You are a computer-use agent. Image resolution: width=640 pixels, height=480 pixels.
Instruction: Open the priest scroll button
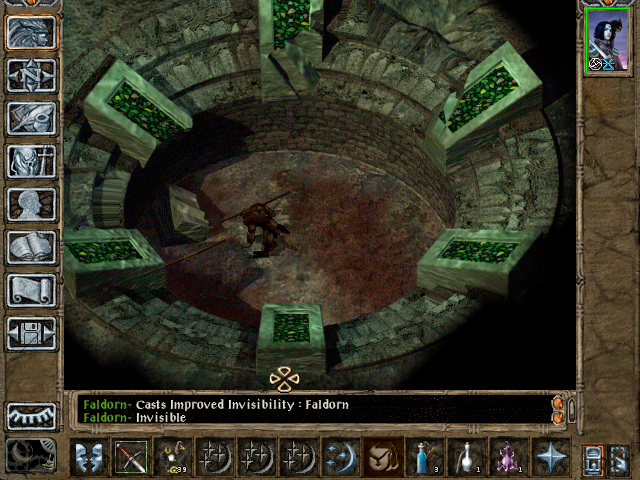[31, 290]
